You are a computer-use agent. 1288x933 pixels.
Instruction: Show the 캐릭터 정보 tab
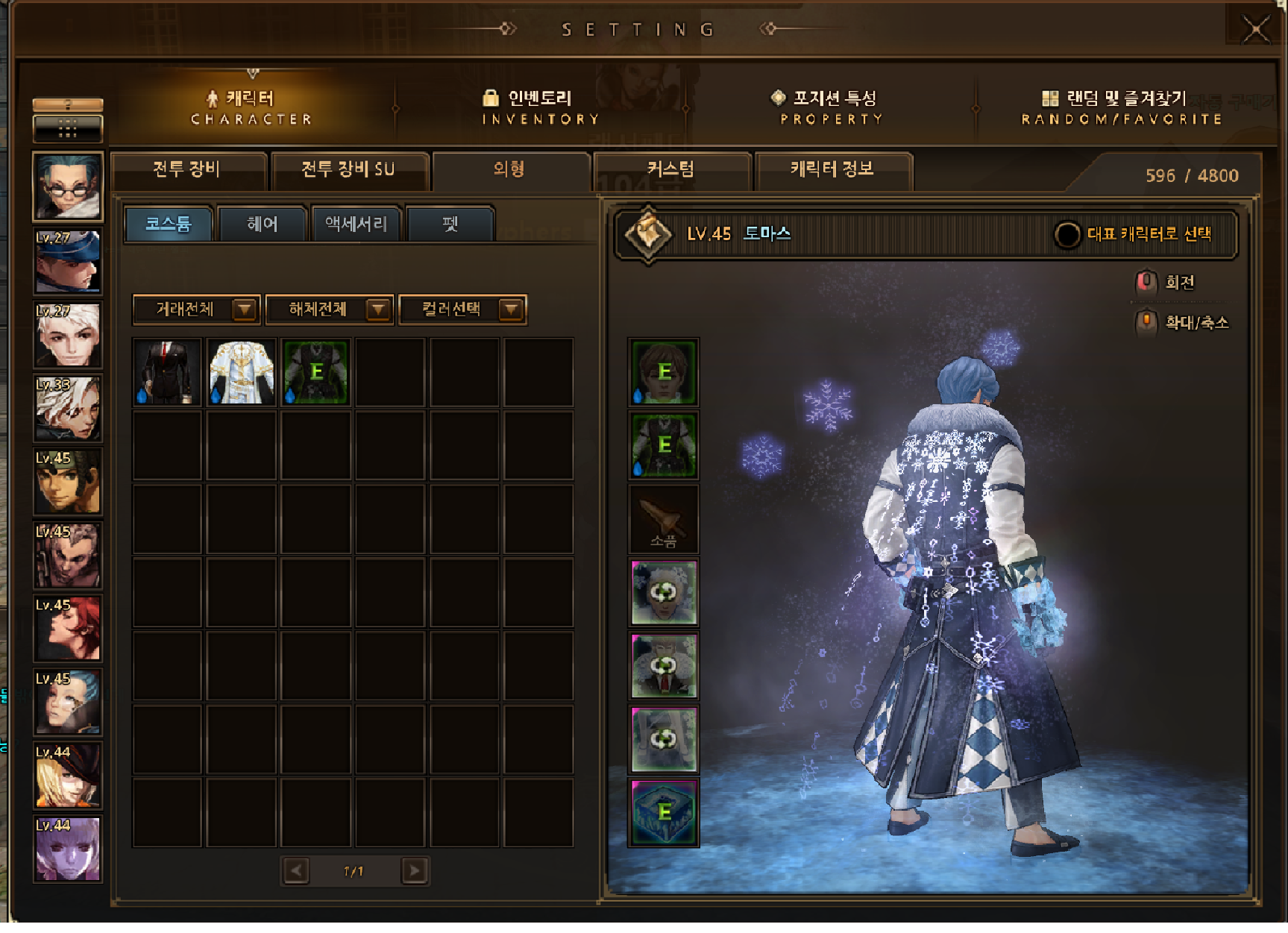pyautogui.click(x=832, y=170)
